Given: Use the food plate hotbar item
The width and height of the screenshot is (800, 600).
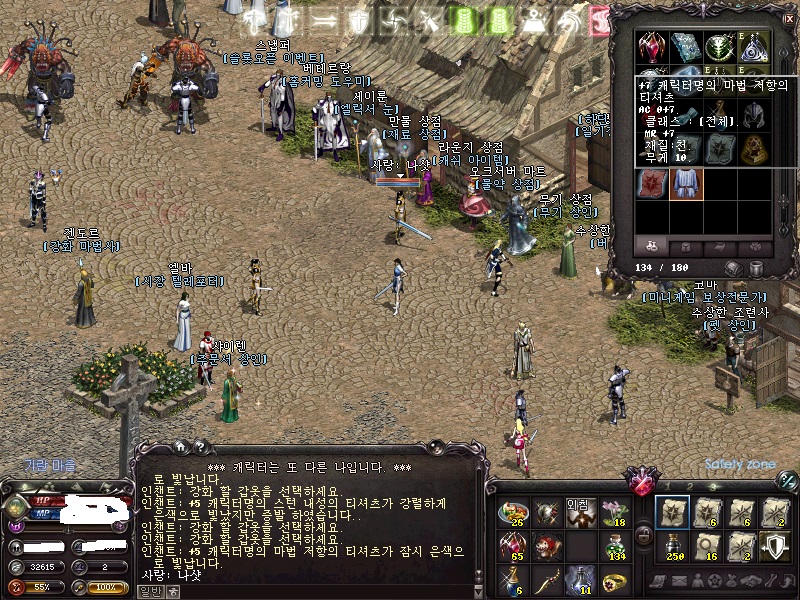Looking at the screenshot, I should click(512, 513).
